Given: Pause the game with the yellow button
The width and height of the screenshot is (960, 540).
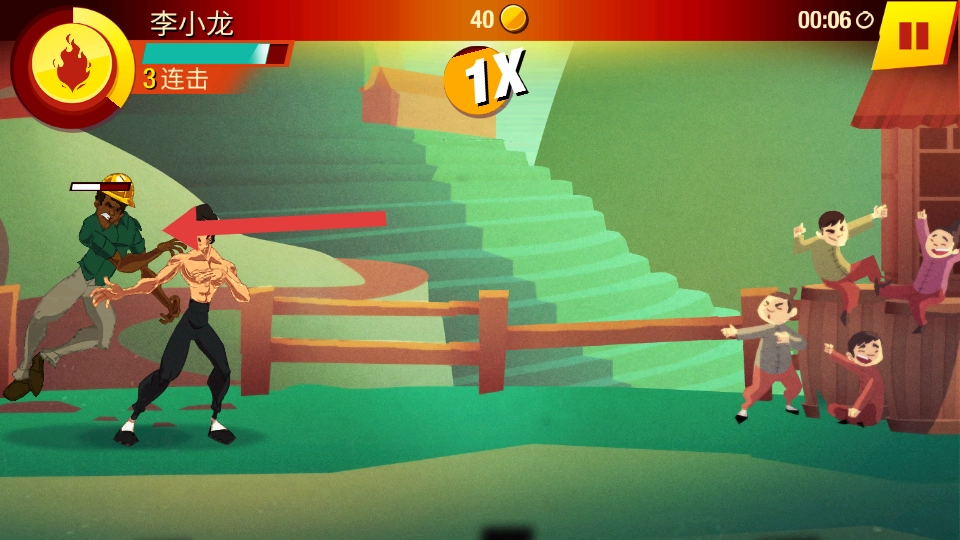Looking at the screenshot, I should (913, 35).
